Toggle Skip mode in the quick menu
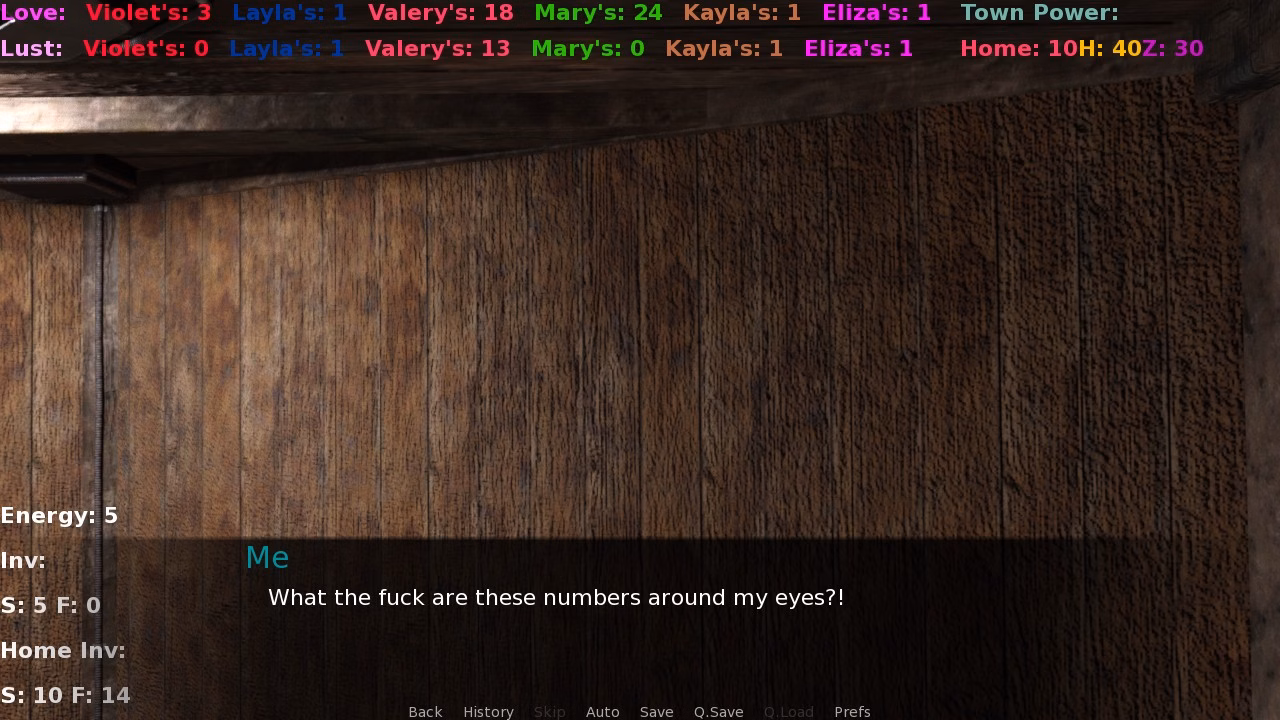This screenshot has height=720, width=1280. tap(550, 711)
